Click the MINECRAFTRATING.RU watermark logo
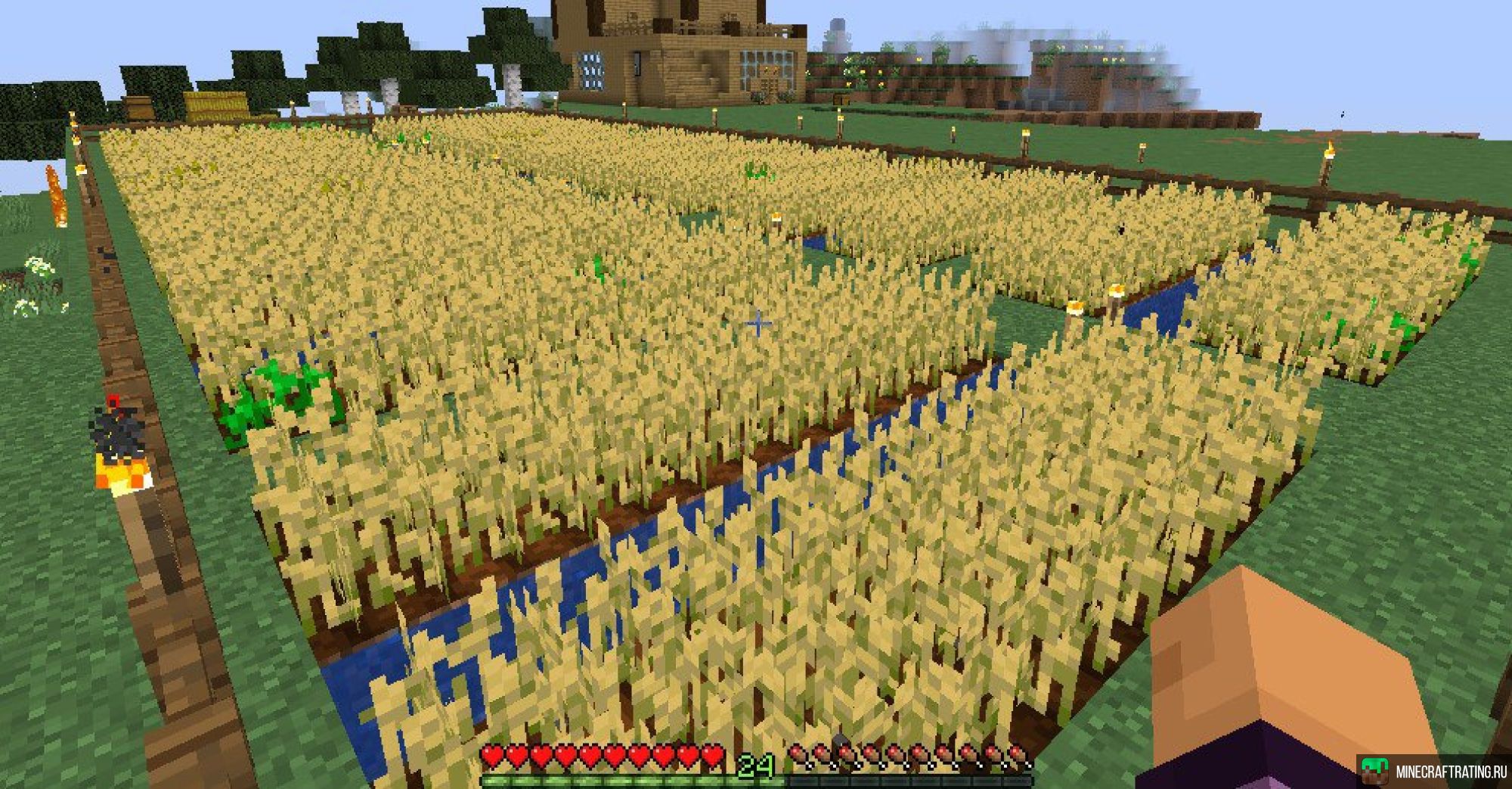Screen dimensions: 1512x789 pyautogui.click(x=1434, y=772)
